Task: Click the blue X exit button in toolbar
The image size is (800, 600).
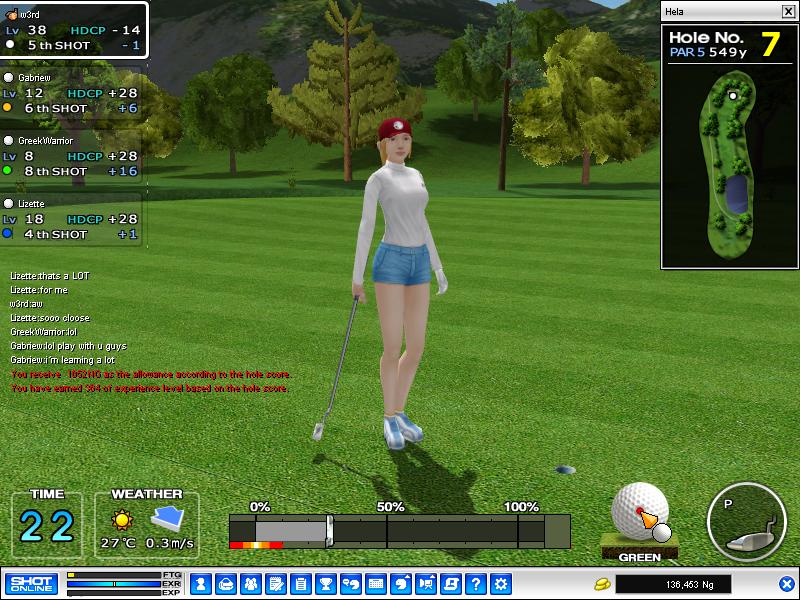Action: coord(786,583)
